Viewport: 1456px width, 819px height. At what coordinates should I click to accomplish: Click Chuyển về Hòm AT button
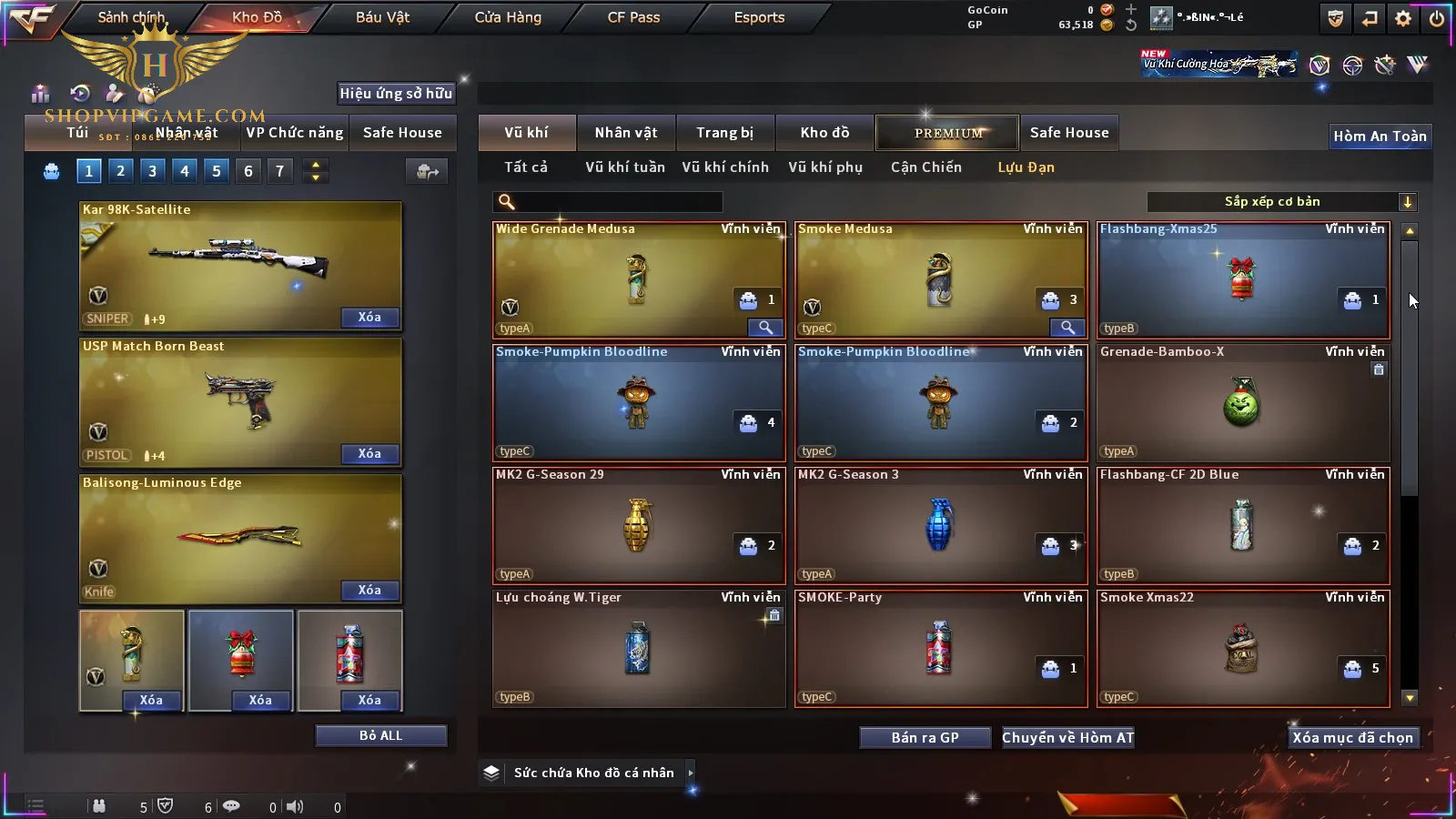(1067, 738)
